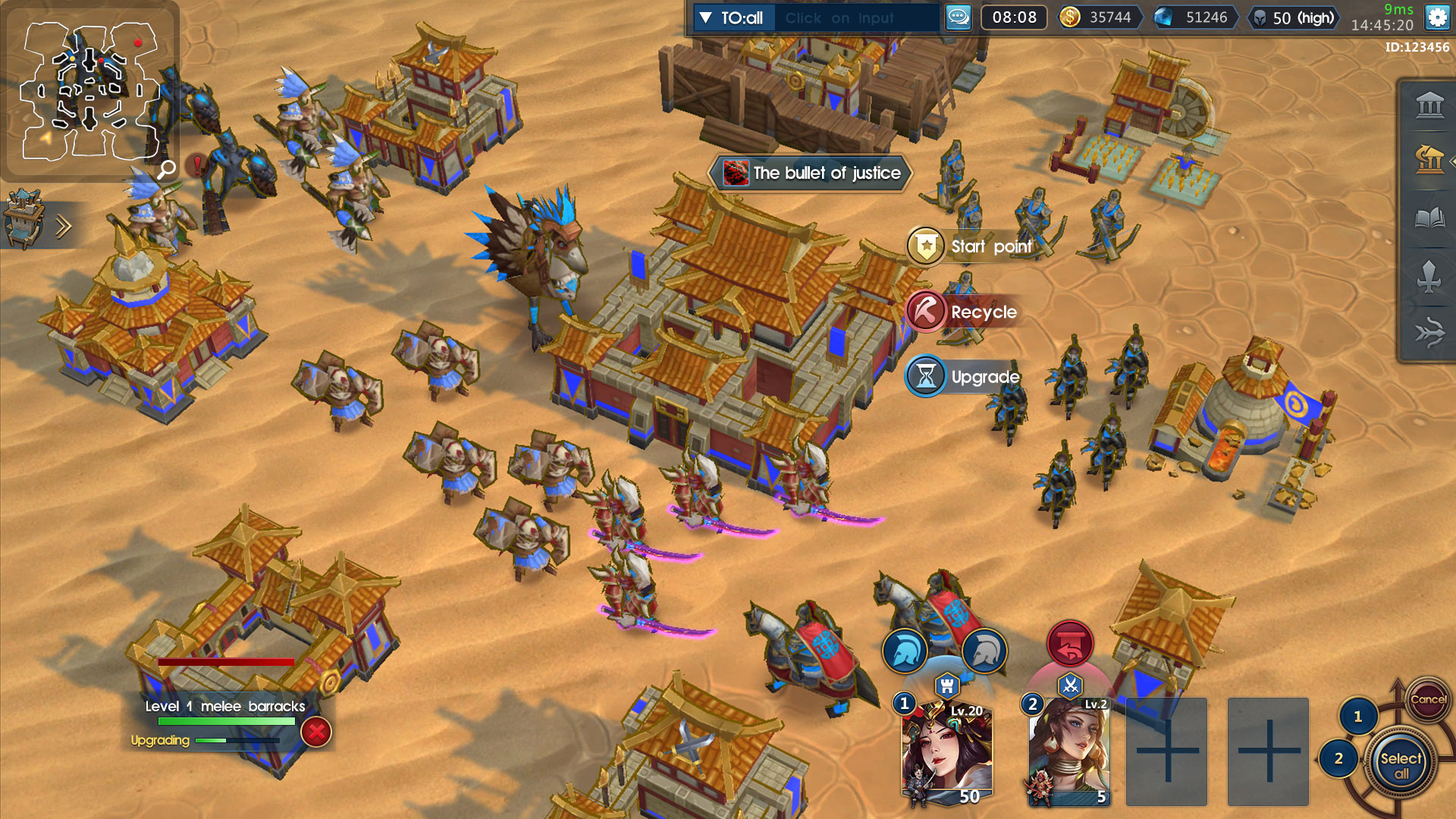This screenshot has width=1456, height=819.
Task: Click the Start point option
Action: pos(925,246)
